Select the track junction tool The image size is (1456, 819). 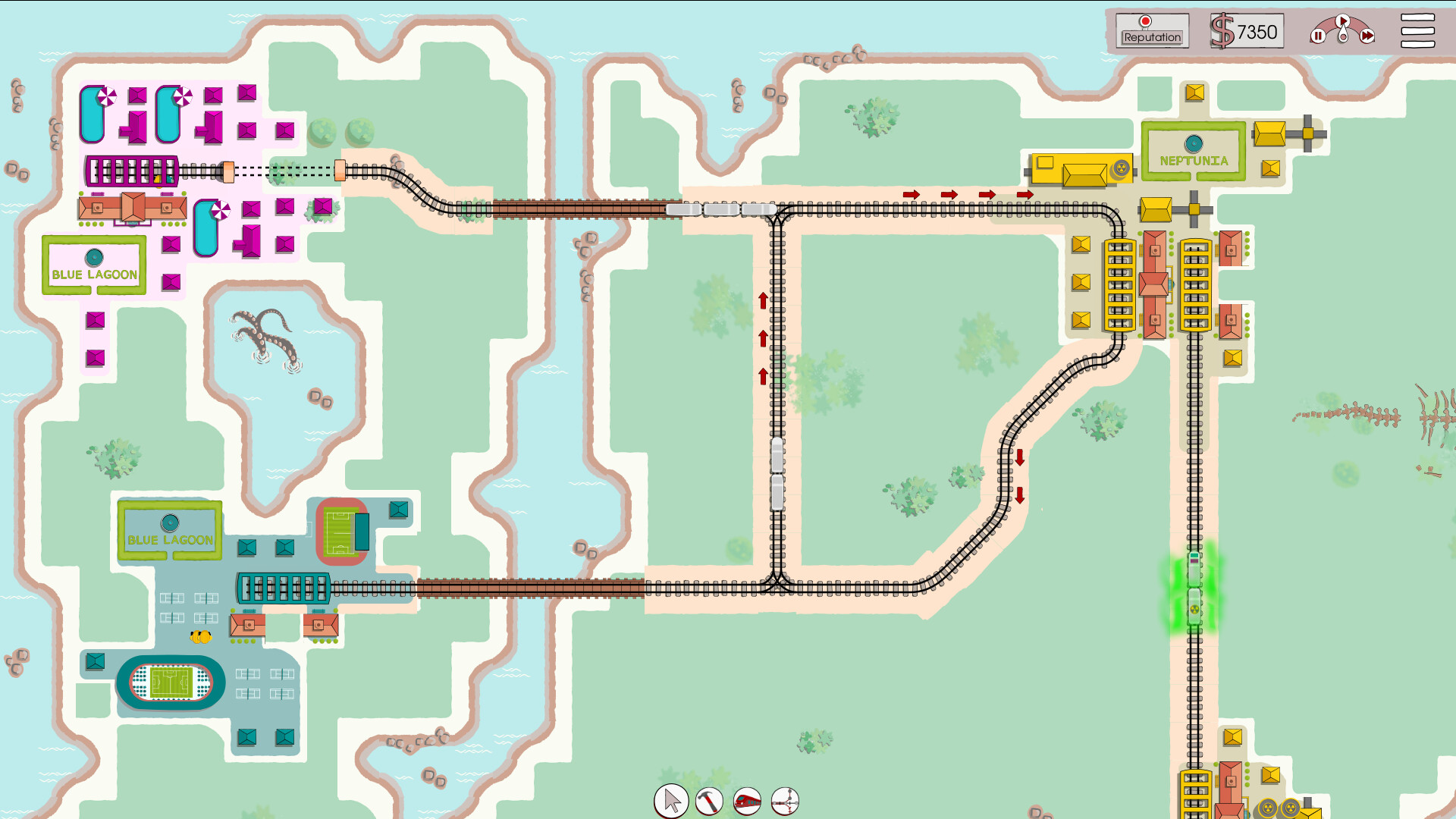(786, 800)
